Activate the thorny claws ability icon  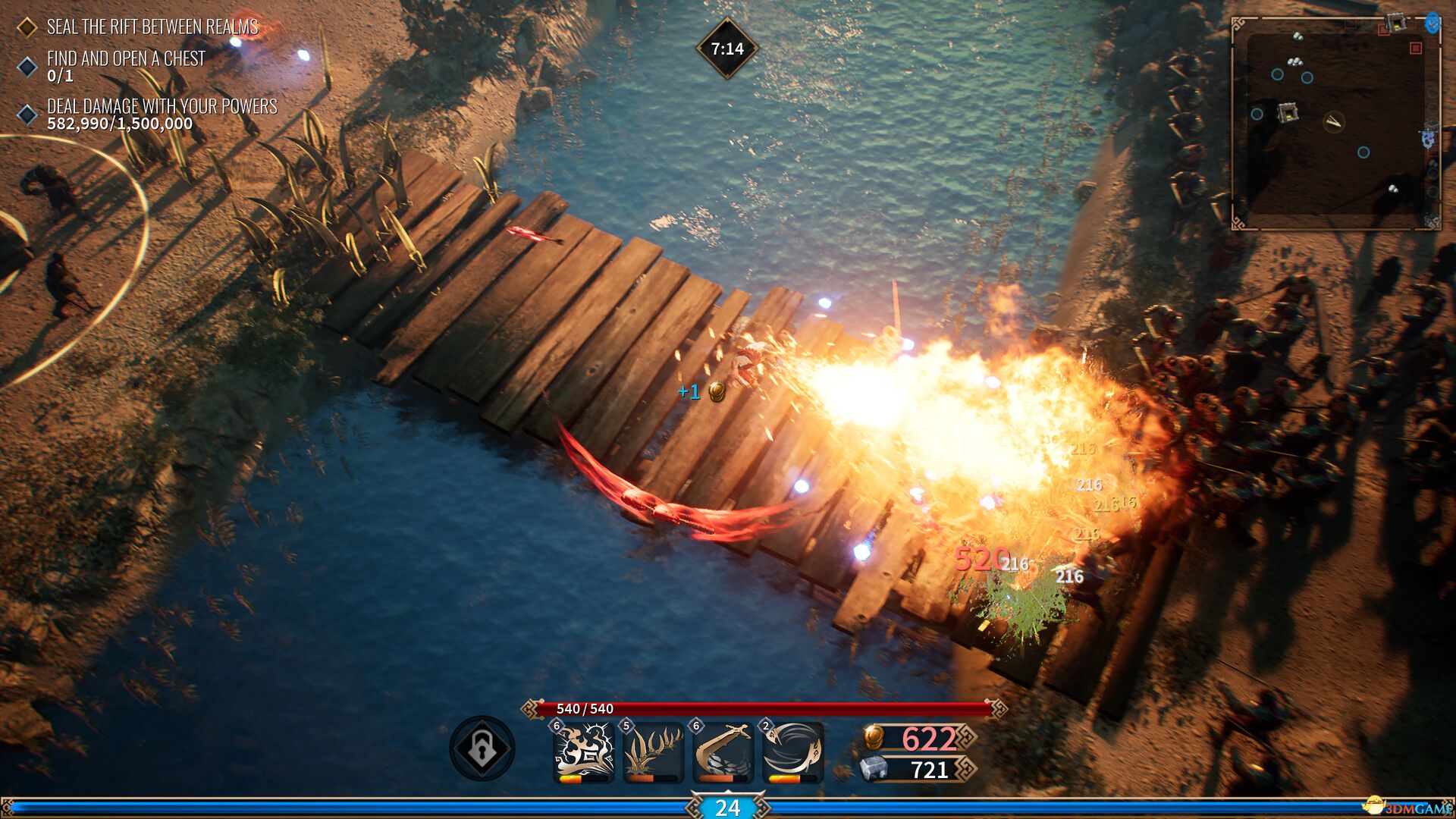pyautogui.click(x=653, y=751)
